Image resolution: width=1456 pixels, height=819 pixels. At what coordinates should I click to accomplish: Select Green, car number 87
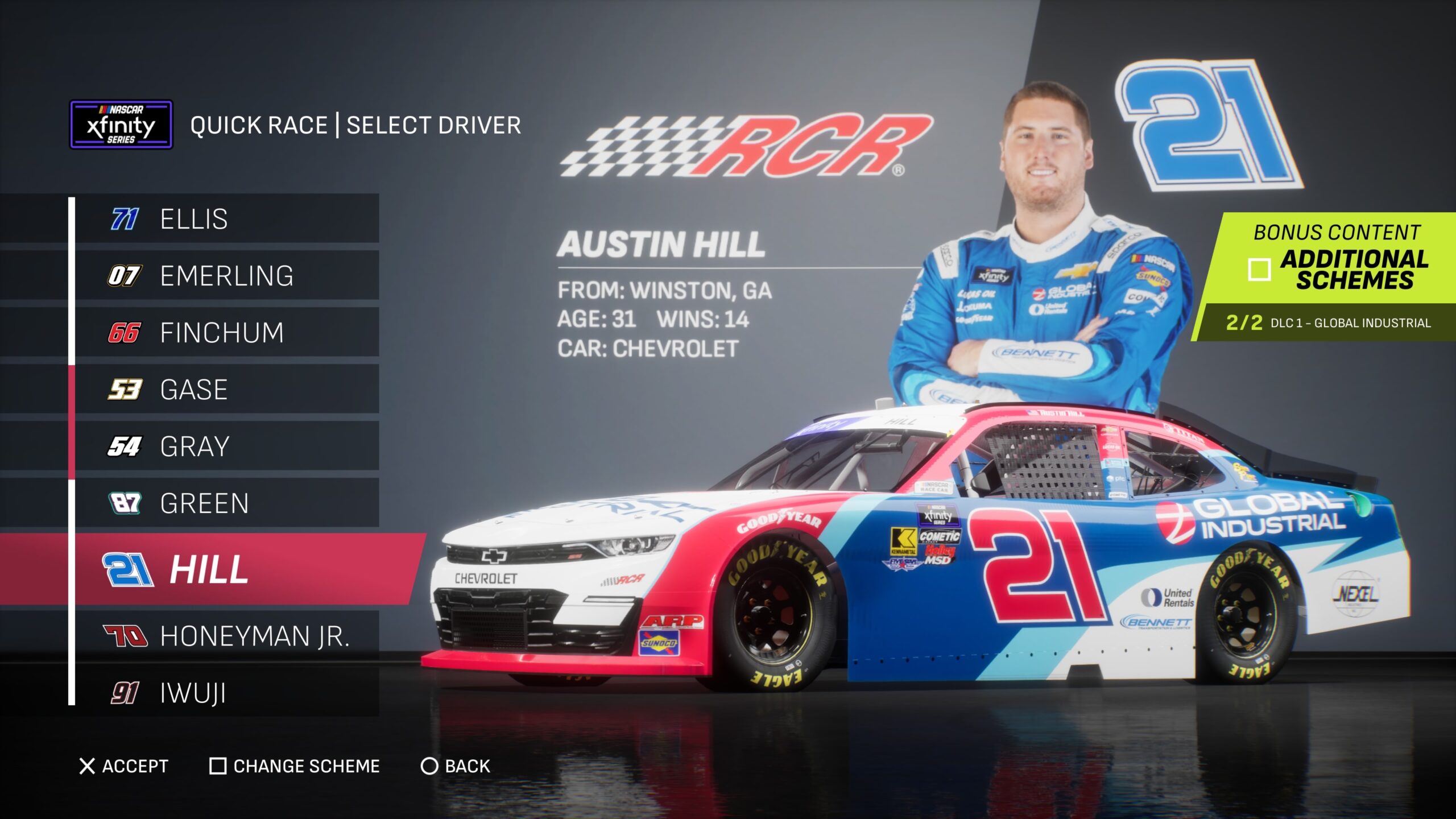coord(226,503)
